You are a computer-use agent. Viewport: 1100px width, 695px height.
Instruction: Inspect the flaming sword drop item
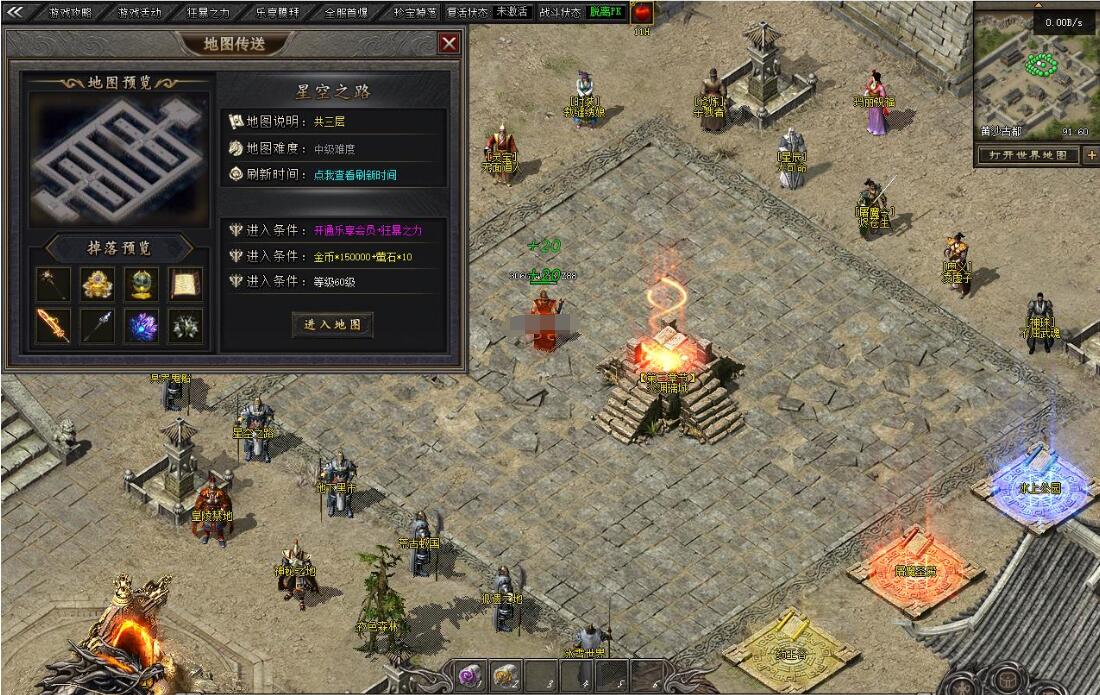[53, 325]
